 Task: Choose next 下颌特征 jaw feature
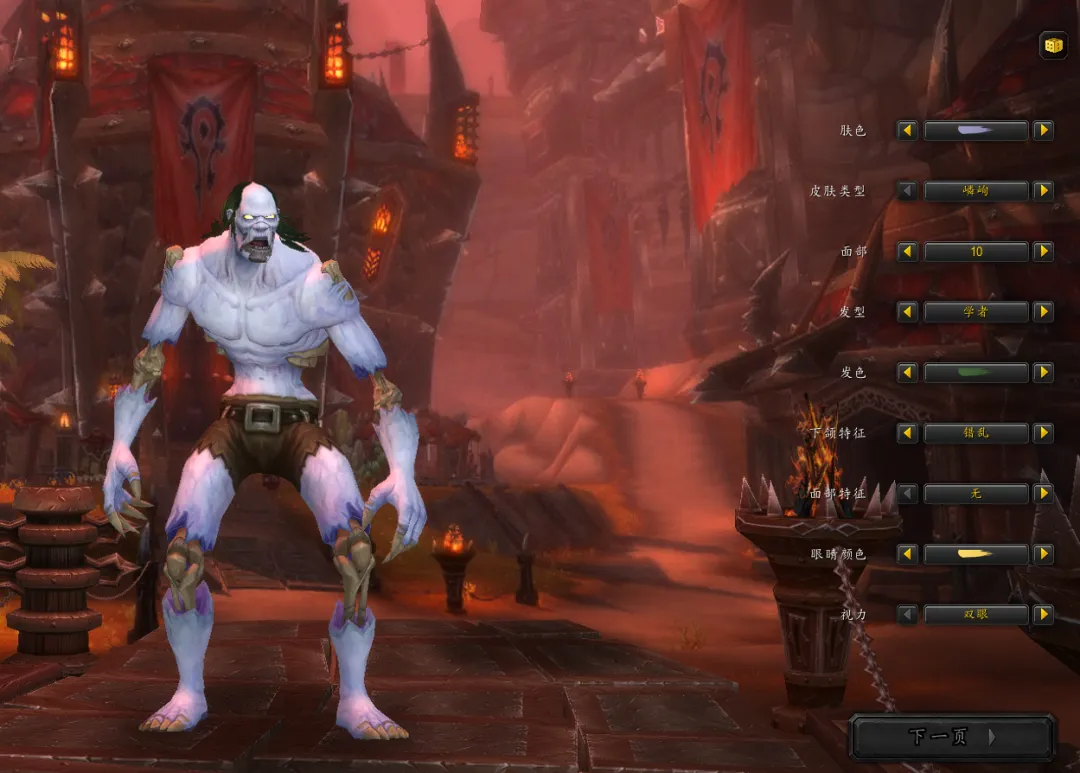(x=1043, y=433)
